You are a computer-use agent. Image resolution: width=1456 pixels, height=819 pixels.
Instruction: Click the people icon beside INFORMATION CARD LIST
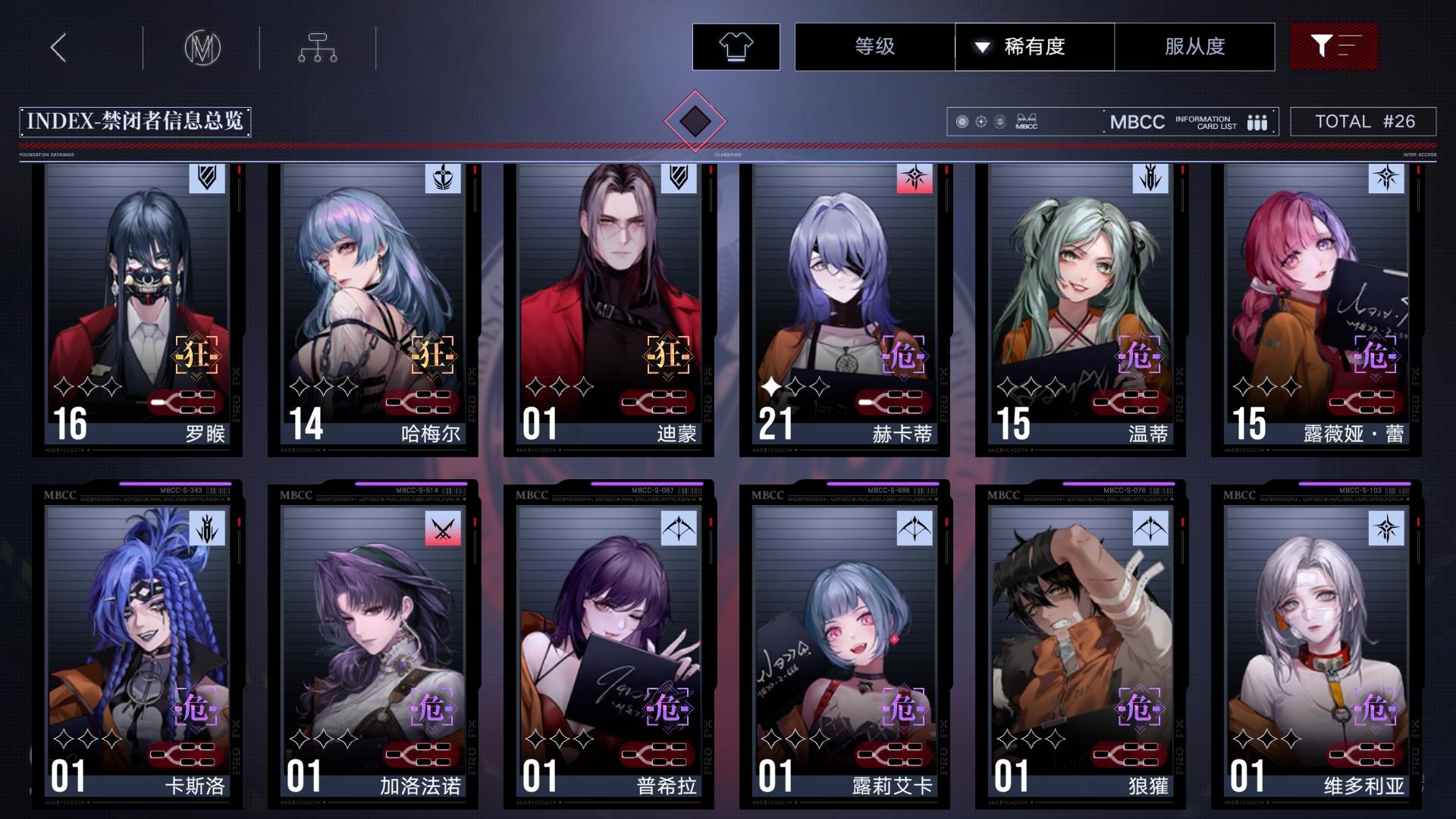click(1257, 121)
